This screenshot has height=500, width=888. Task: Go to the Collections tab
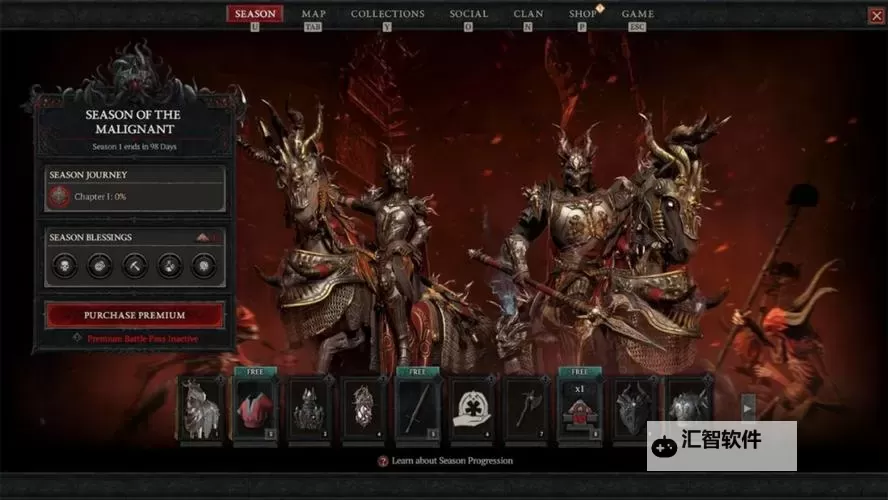click(387, 14)
